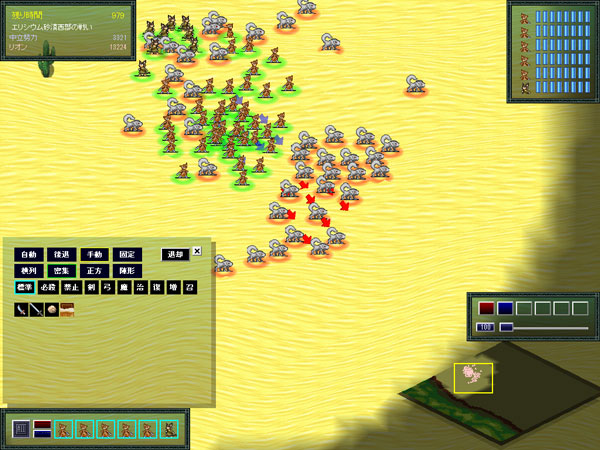Choose the 後退 (retreat back) order
Image resolution: width=600 pixels, height=450 pixels.
(x=61, y=254)
